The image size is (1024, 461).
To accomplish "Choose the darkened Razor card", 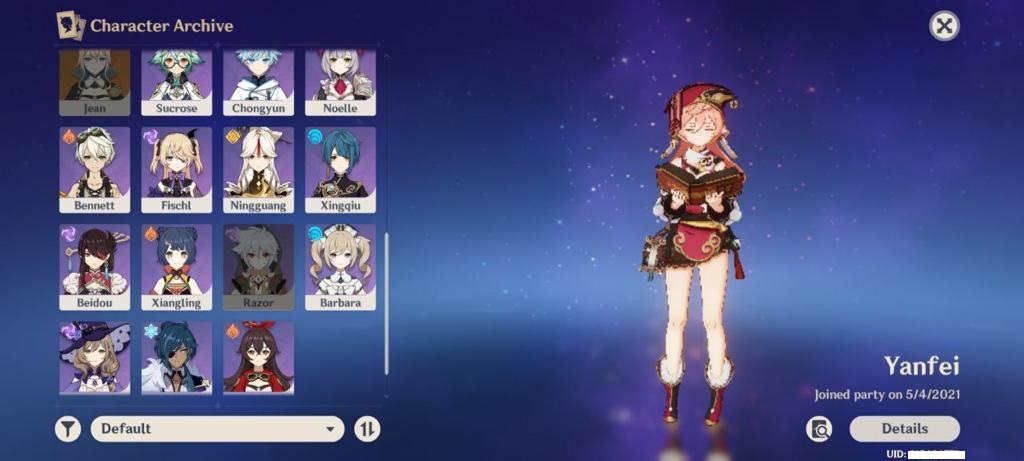I will coord(258,266).
